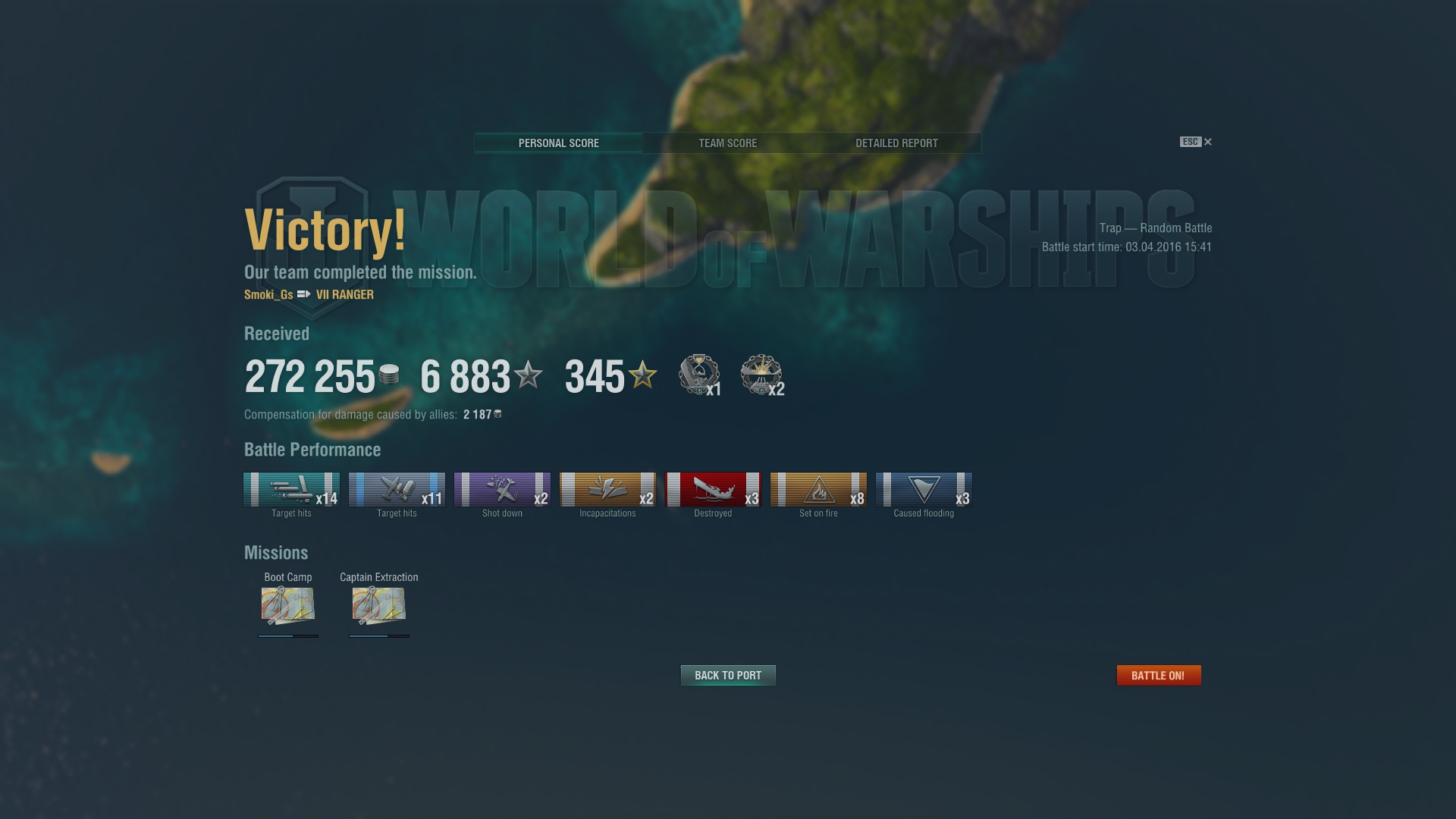Switch to the Team Score tab
This screenshot has height=819, width=1456.
[x=727, y=143]
